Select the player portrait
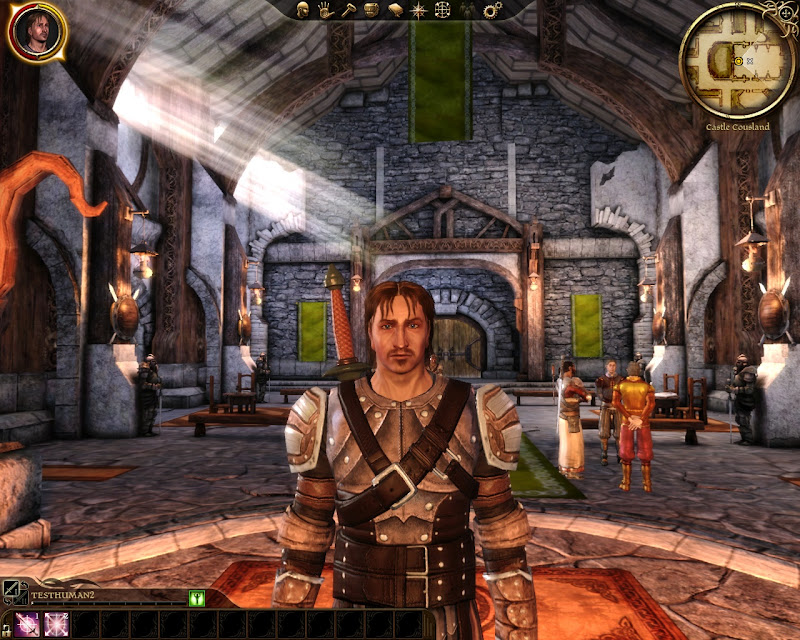Screen dimensions: 800x640 tap(36, 30)
